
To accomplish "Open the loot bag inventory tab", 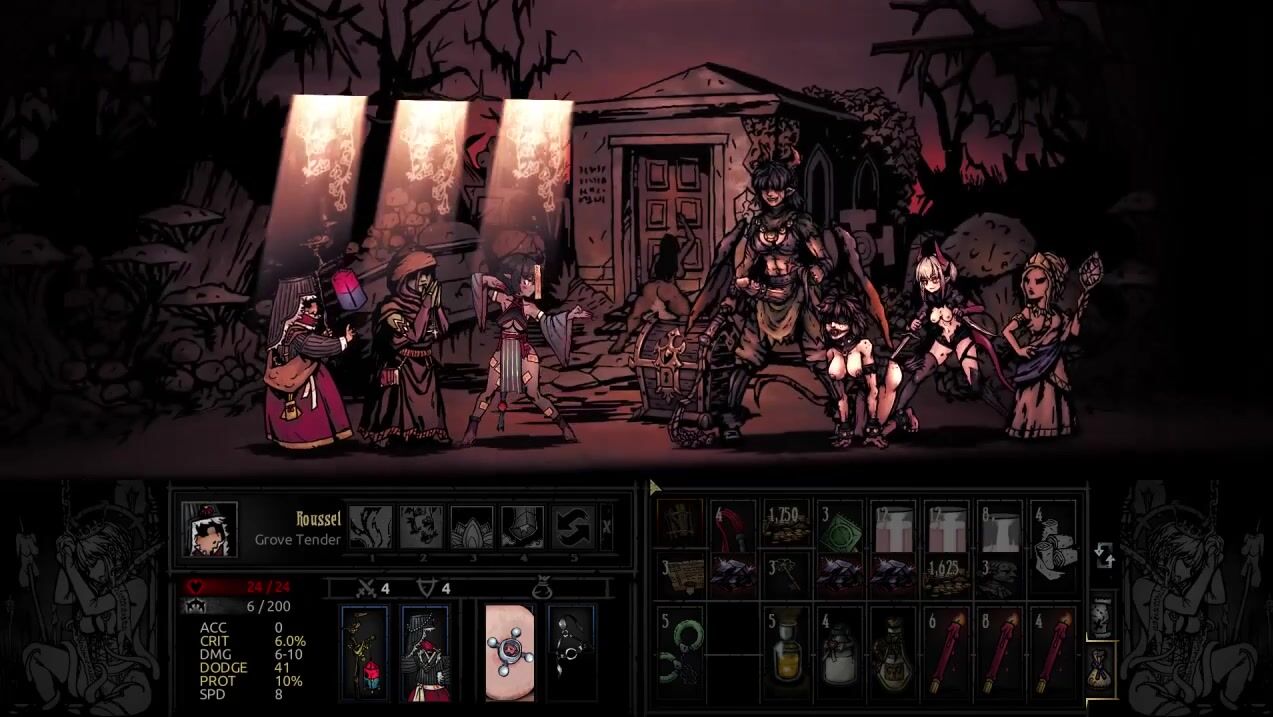I will pyautogui.click(x=1100, y=668).
